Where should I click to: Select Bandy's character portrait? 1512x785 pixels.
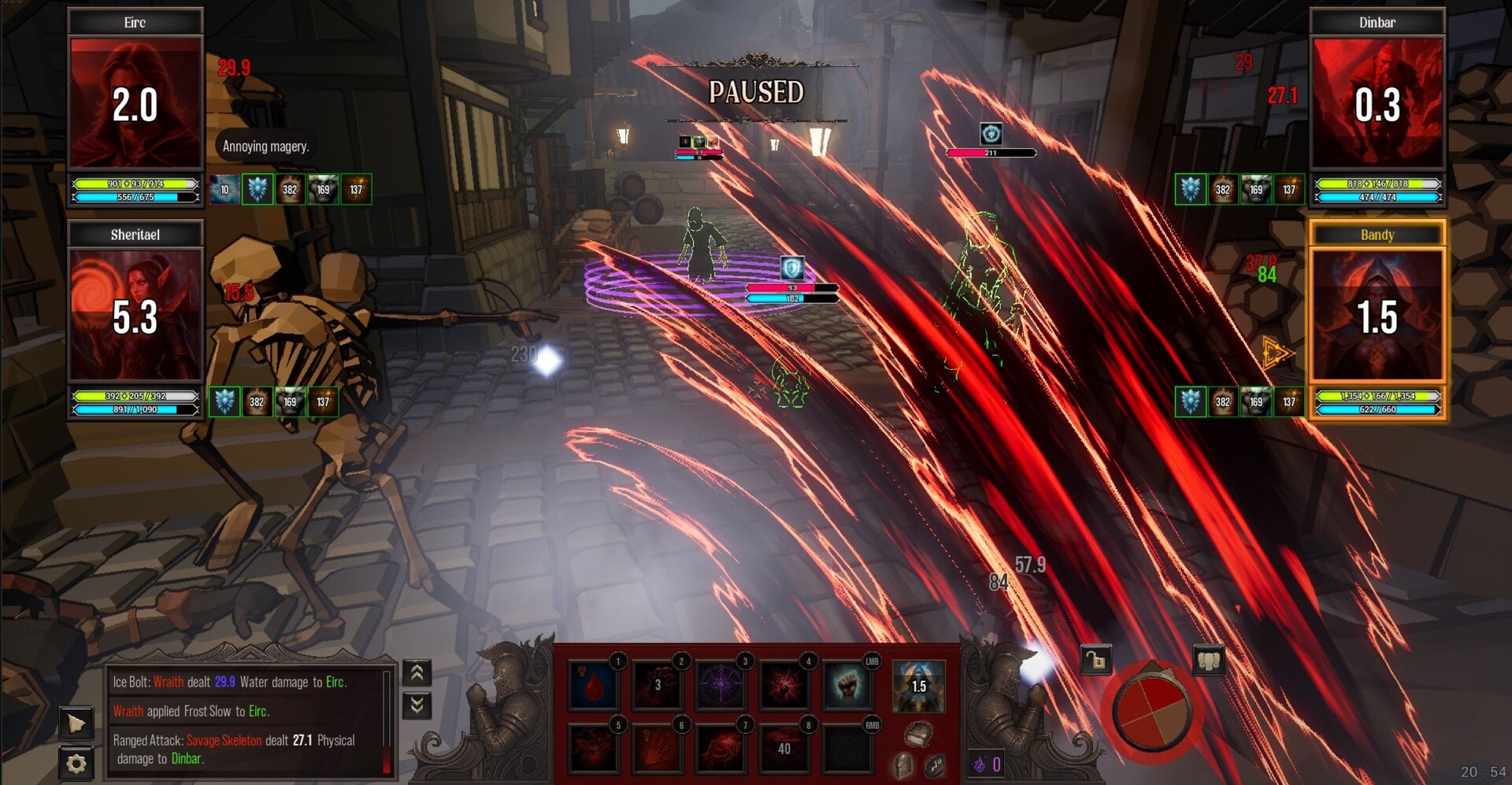pos(1377,315)
